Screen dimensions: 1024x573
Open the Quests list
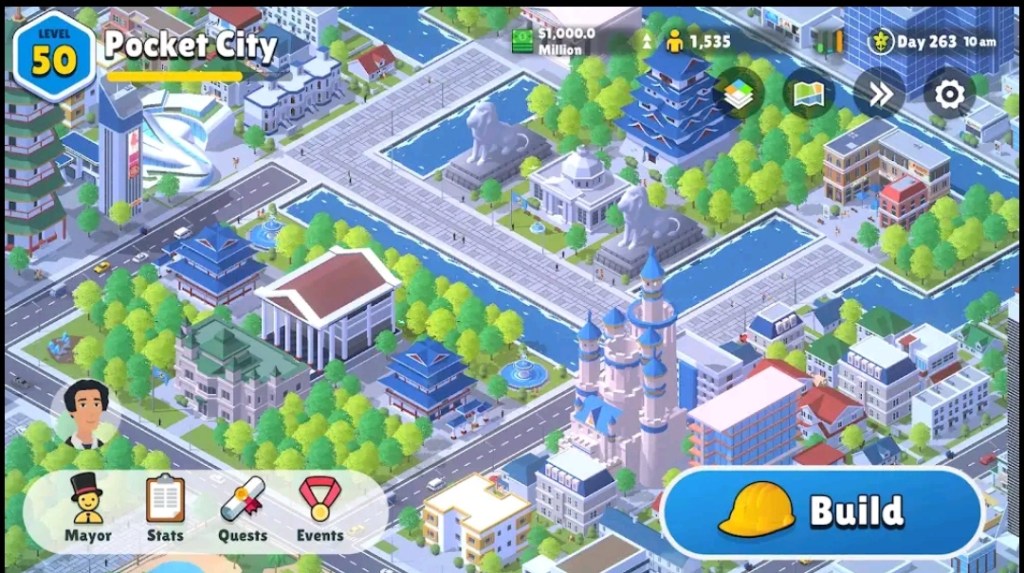pyautogui.click(x=243, y=508)
